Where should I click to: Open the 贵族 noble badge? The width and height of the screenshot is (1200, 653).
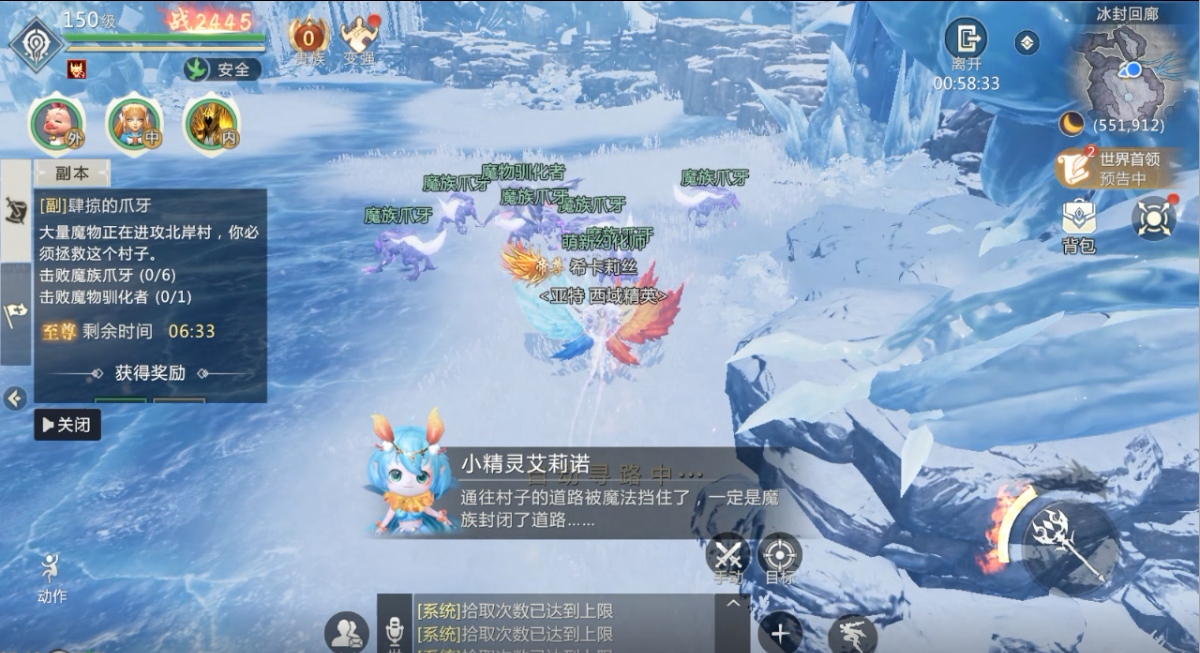[309, 40]
